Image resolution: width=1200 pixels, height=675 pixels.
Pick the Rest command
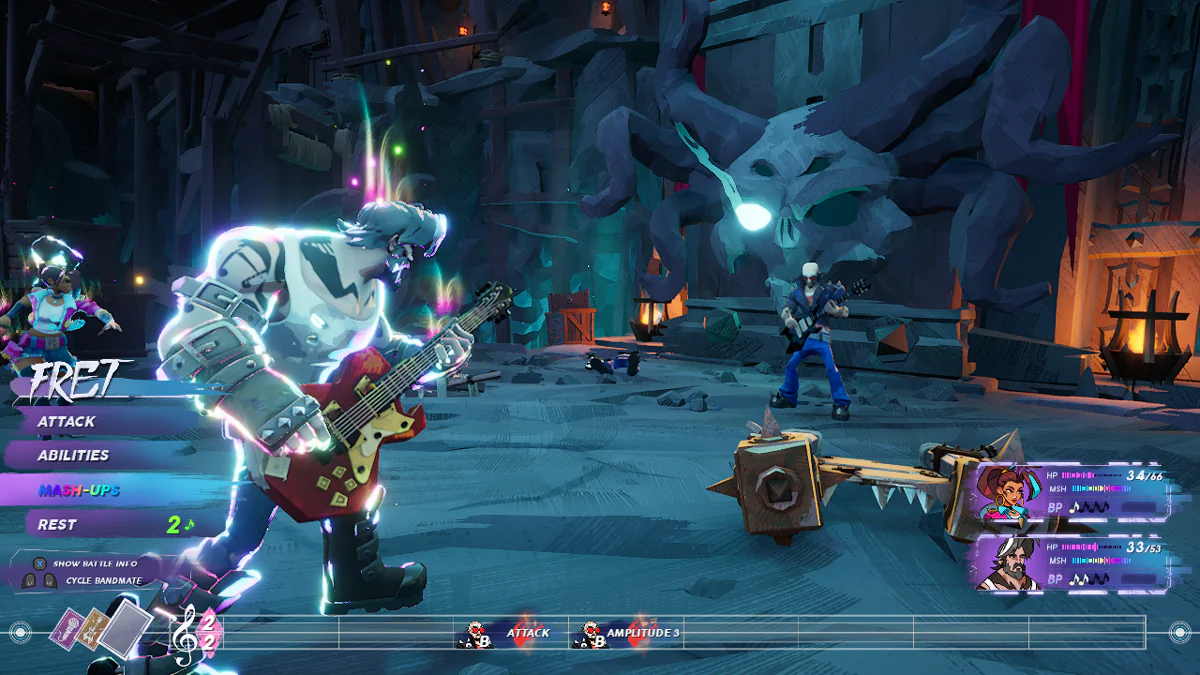coord(58,524)
